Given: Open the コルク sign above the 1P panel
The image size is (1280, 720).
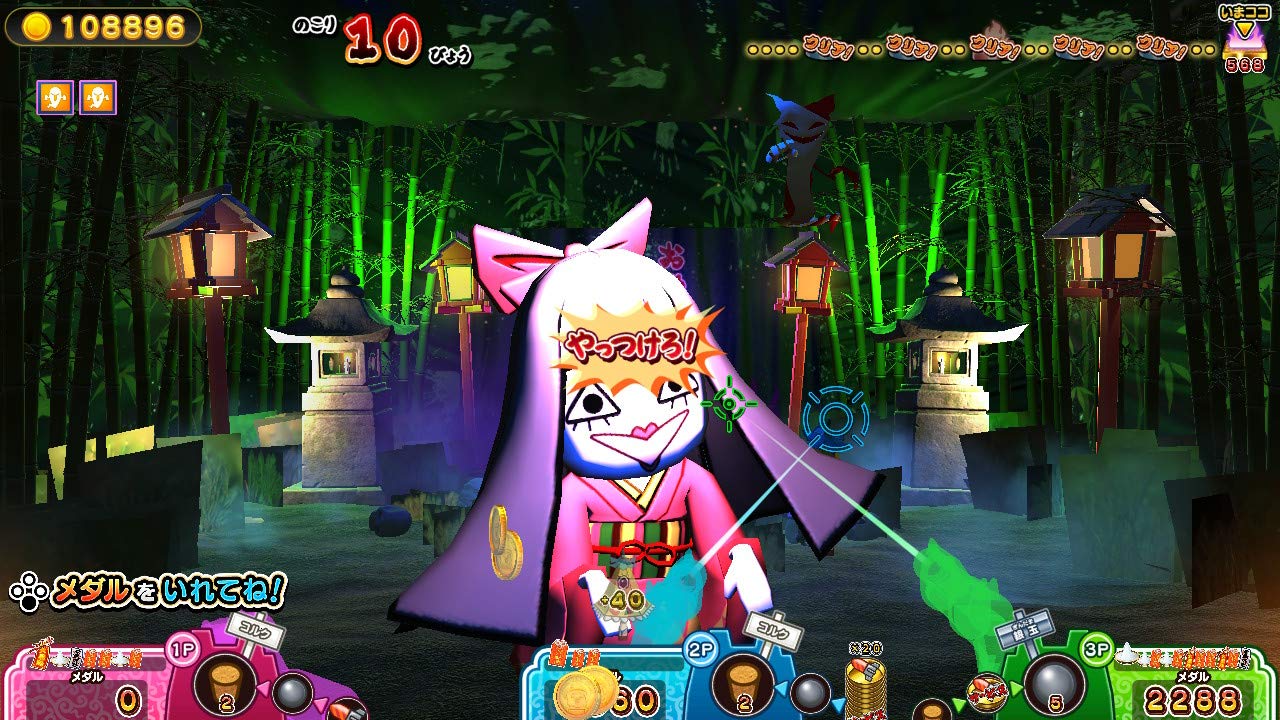Looking at the screenshot, I should tap(256, 630).
